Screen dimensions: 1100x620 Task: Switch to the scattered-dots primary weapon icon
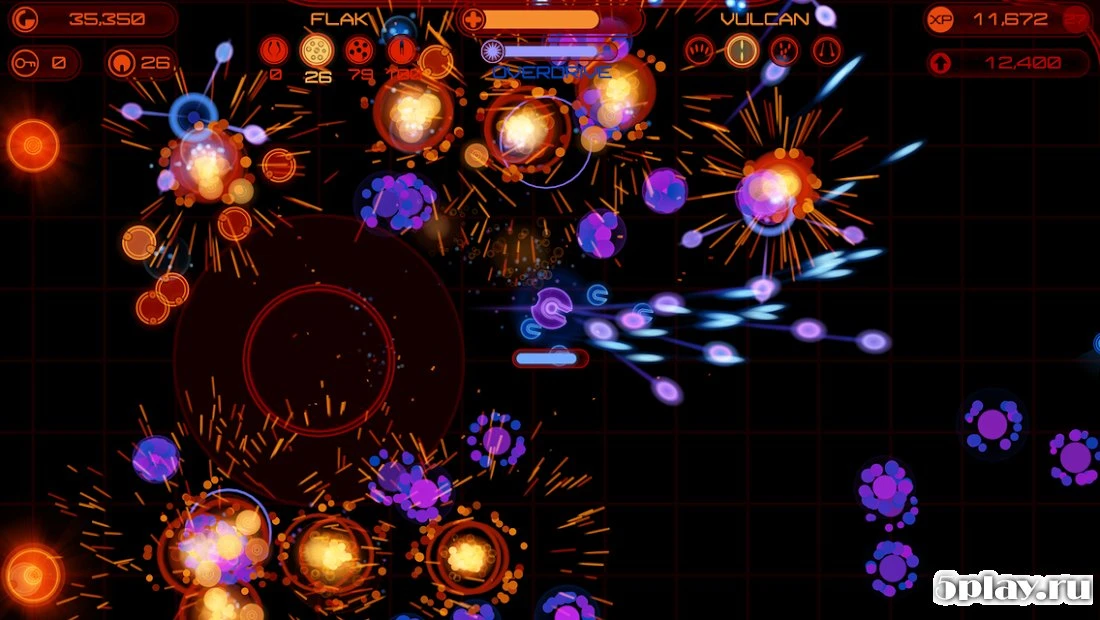tap(785, 50)
